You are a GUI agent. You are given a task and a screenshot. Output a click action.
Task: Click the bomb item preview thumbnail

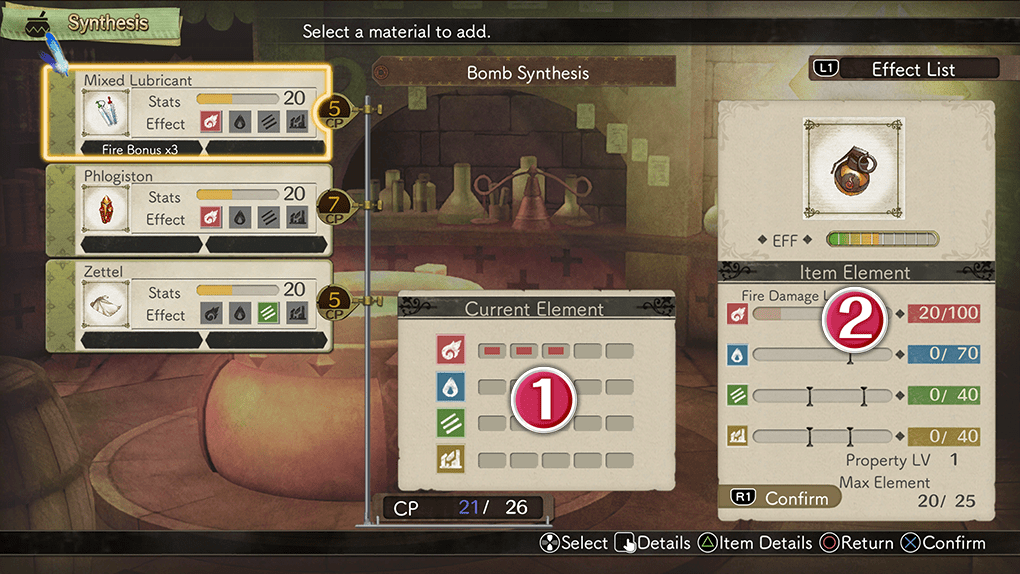pyautogui.click(x=855, y=168)
